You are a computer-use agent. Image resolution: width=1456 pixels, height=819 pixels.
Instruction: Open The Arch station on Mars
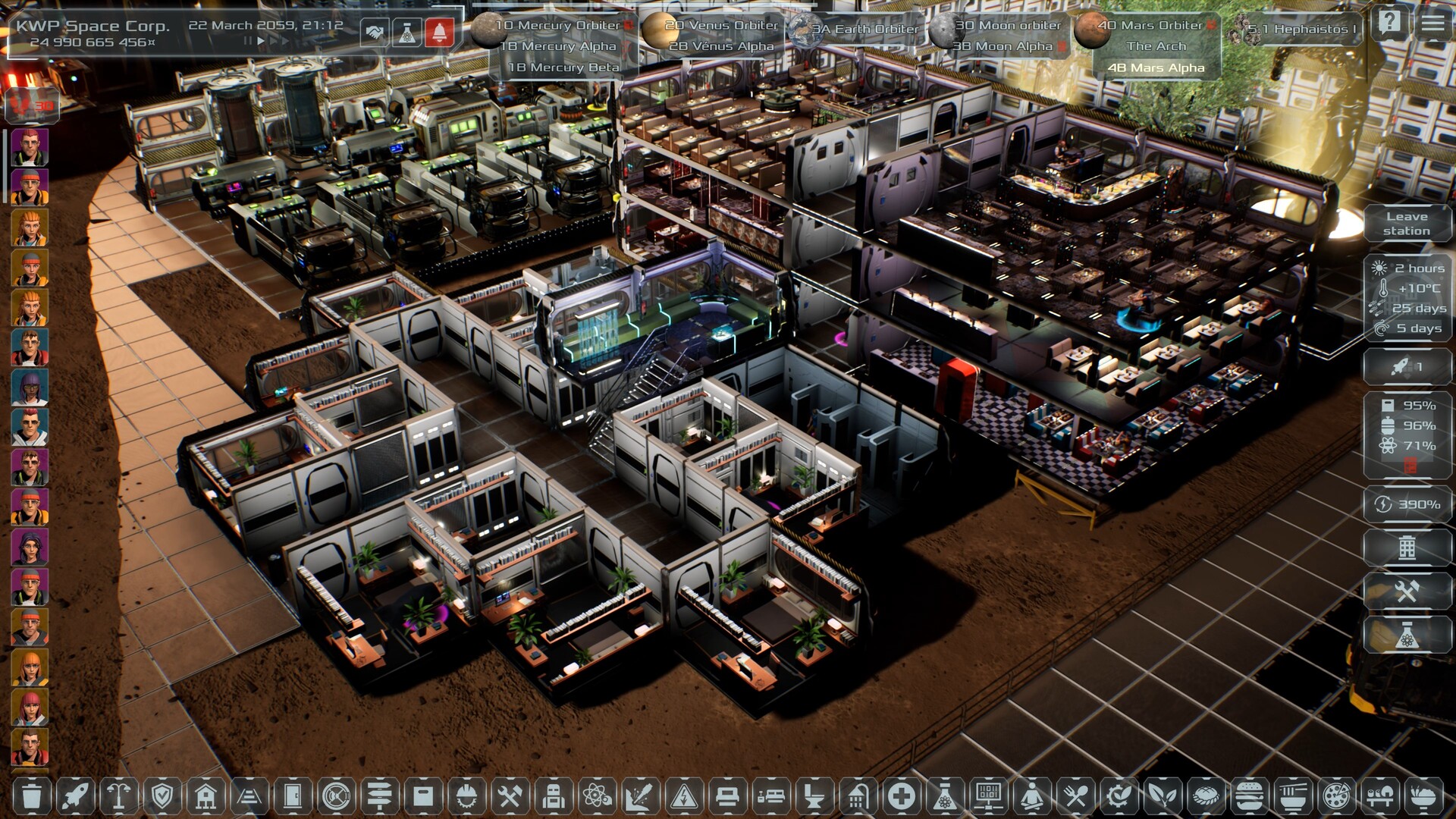tap(1156, 46)
